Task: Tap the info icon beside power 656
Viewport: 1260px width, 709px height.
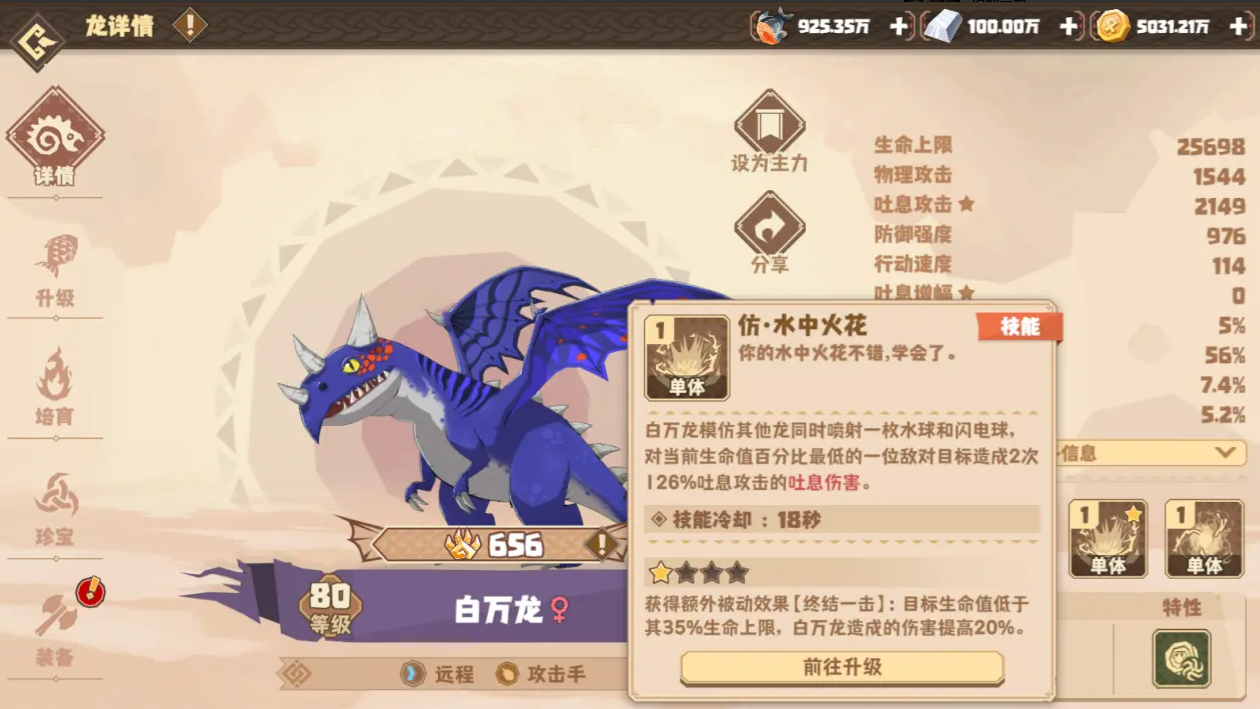Action: pos(601,544)
